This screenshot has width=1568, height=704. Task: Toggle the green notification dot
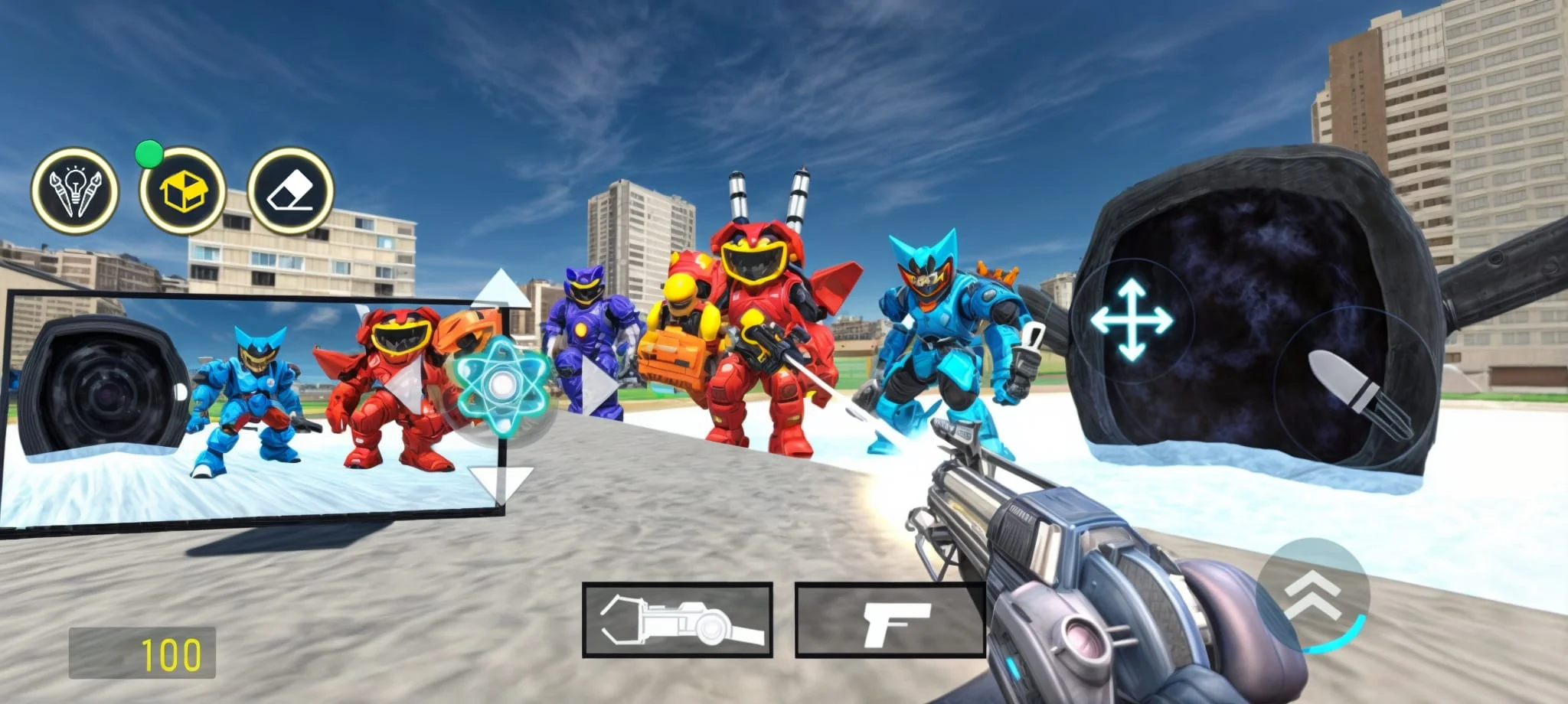(150, 153)
